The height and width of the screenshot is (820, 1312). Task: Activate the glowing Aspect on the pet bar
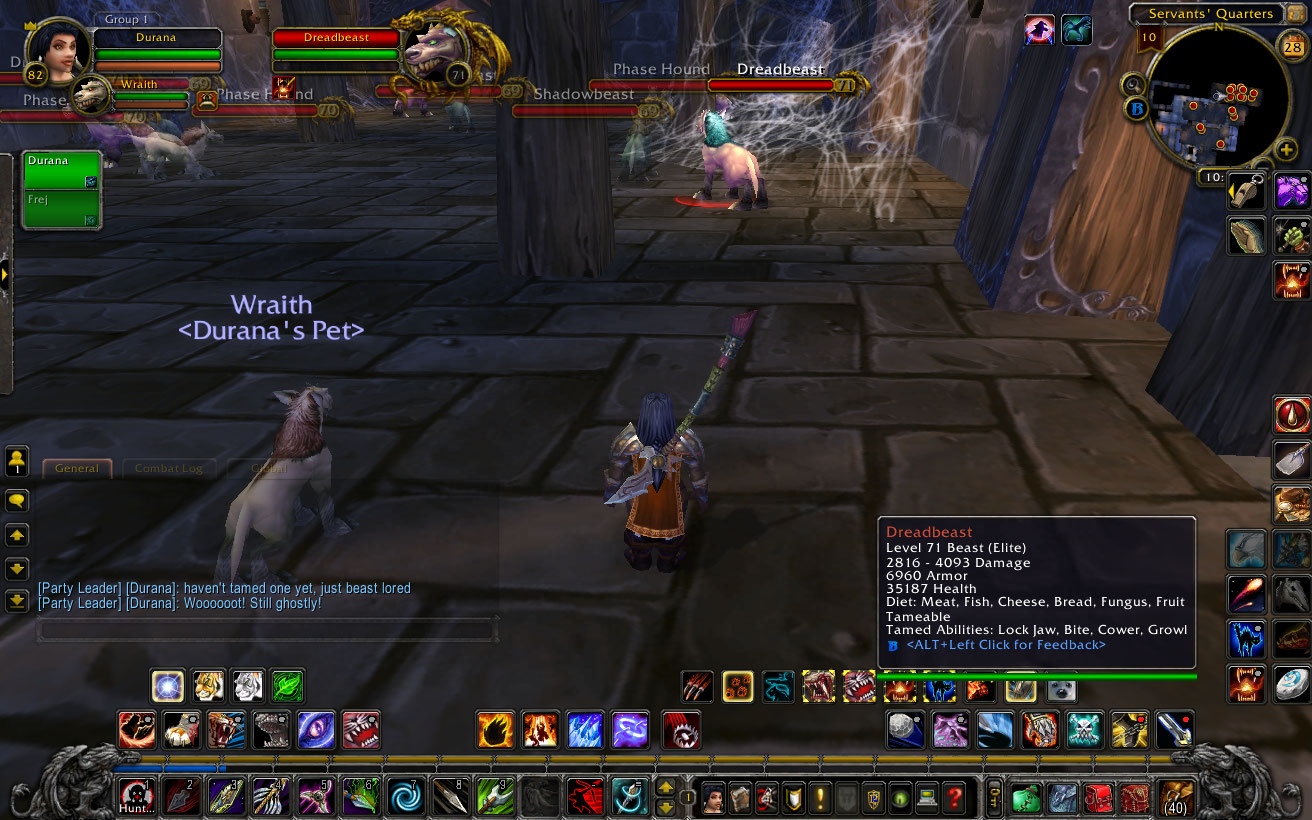pos(736,688)
